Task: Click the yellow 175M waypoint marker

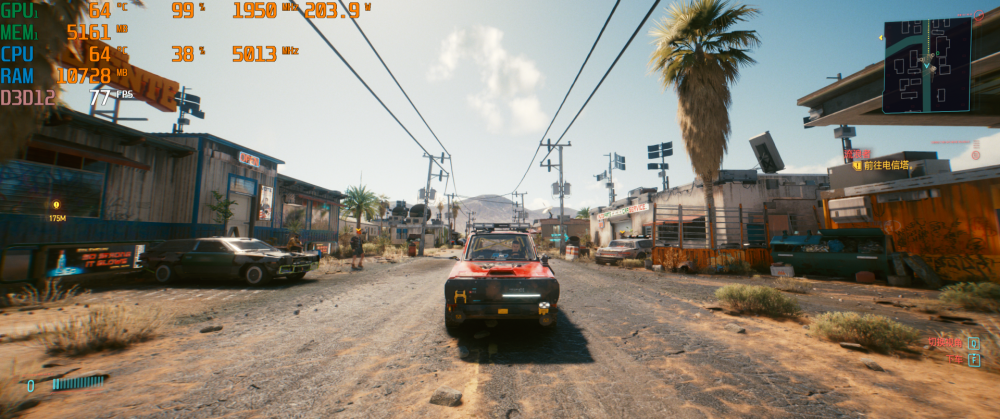Action: tap(56, 205)
